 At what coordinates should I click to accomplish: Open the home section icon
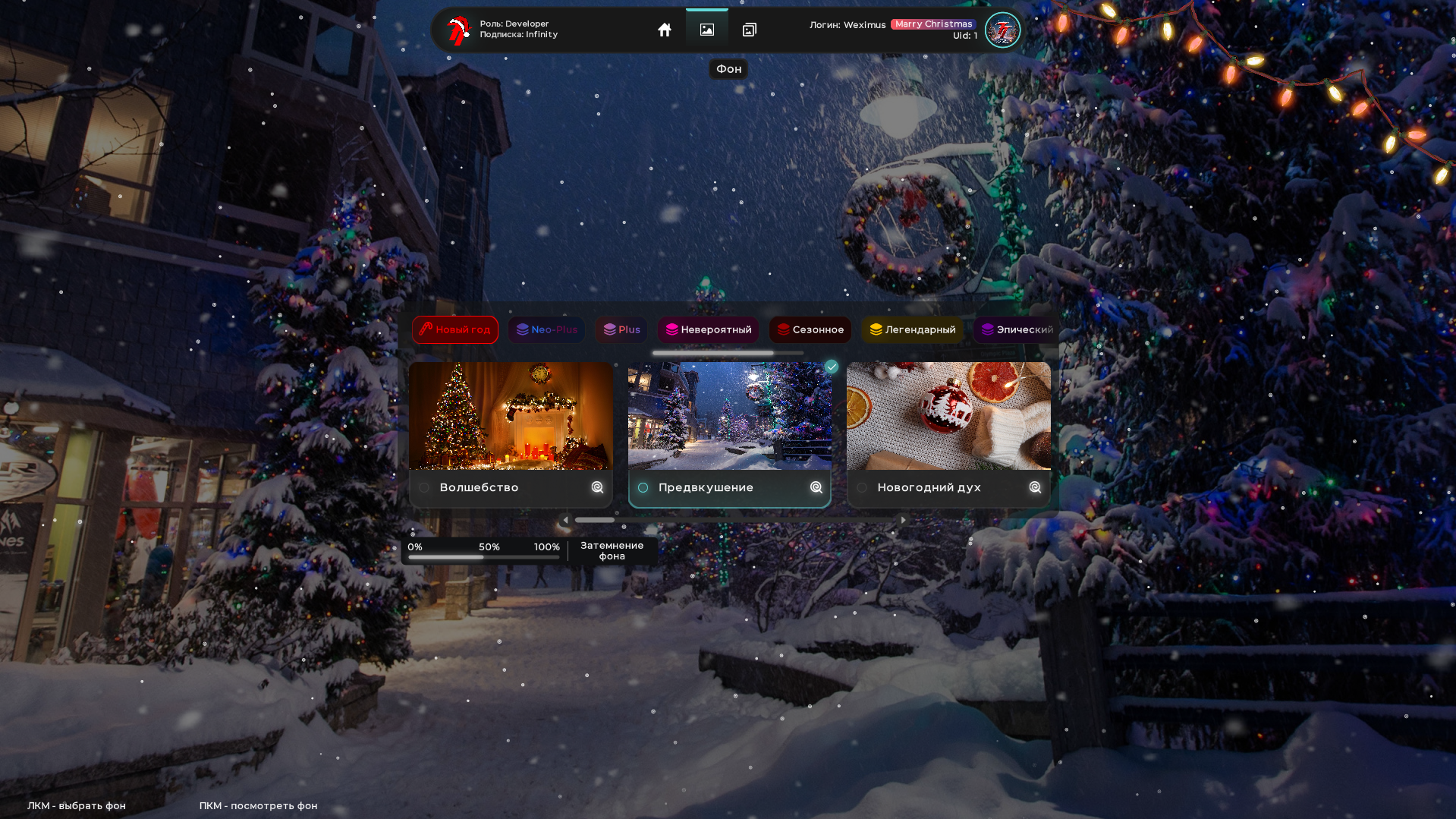coord(665,30)
